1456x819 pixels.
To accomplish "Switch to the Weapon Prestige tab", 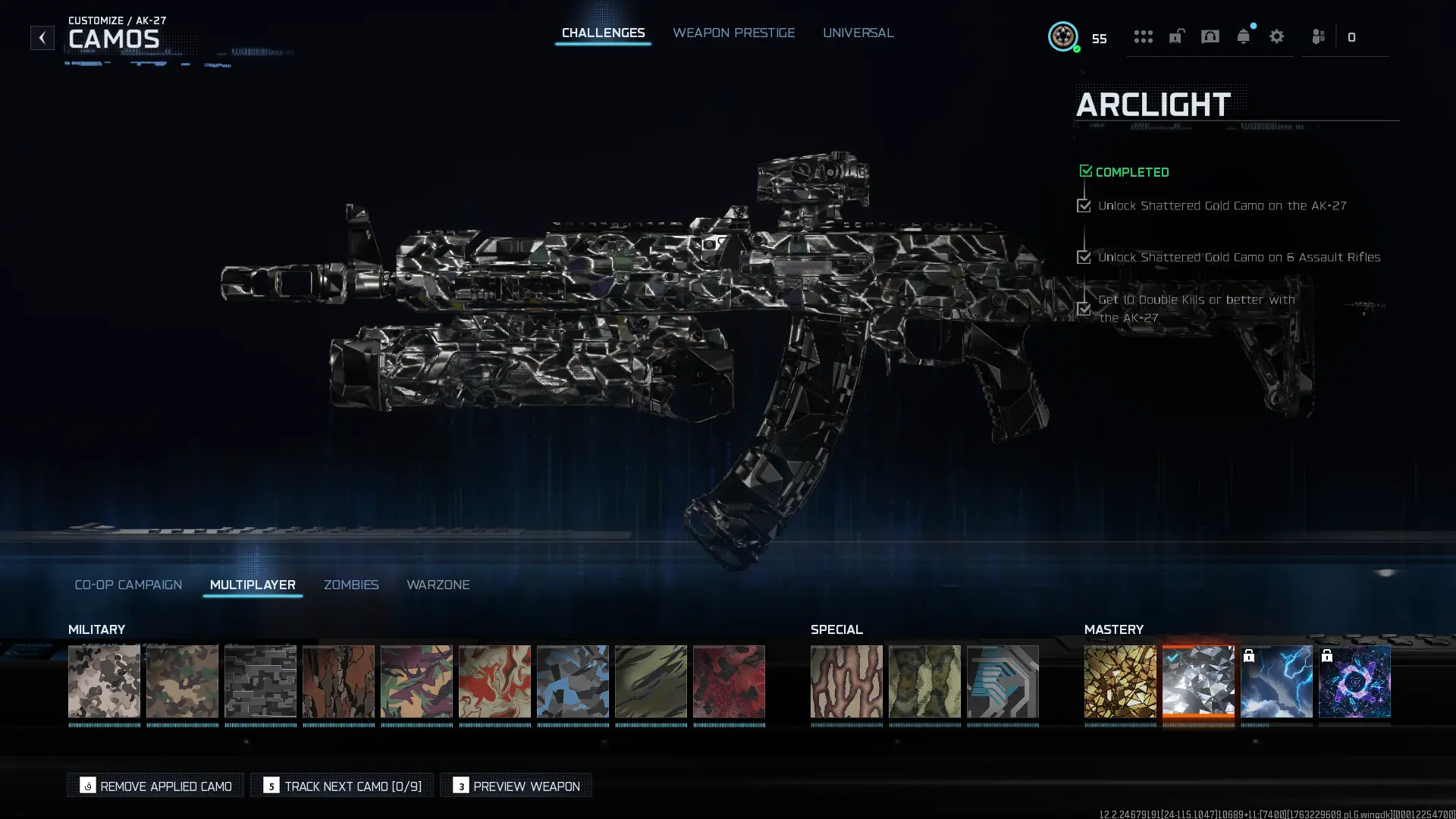I will click(x=733, y=33).
